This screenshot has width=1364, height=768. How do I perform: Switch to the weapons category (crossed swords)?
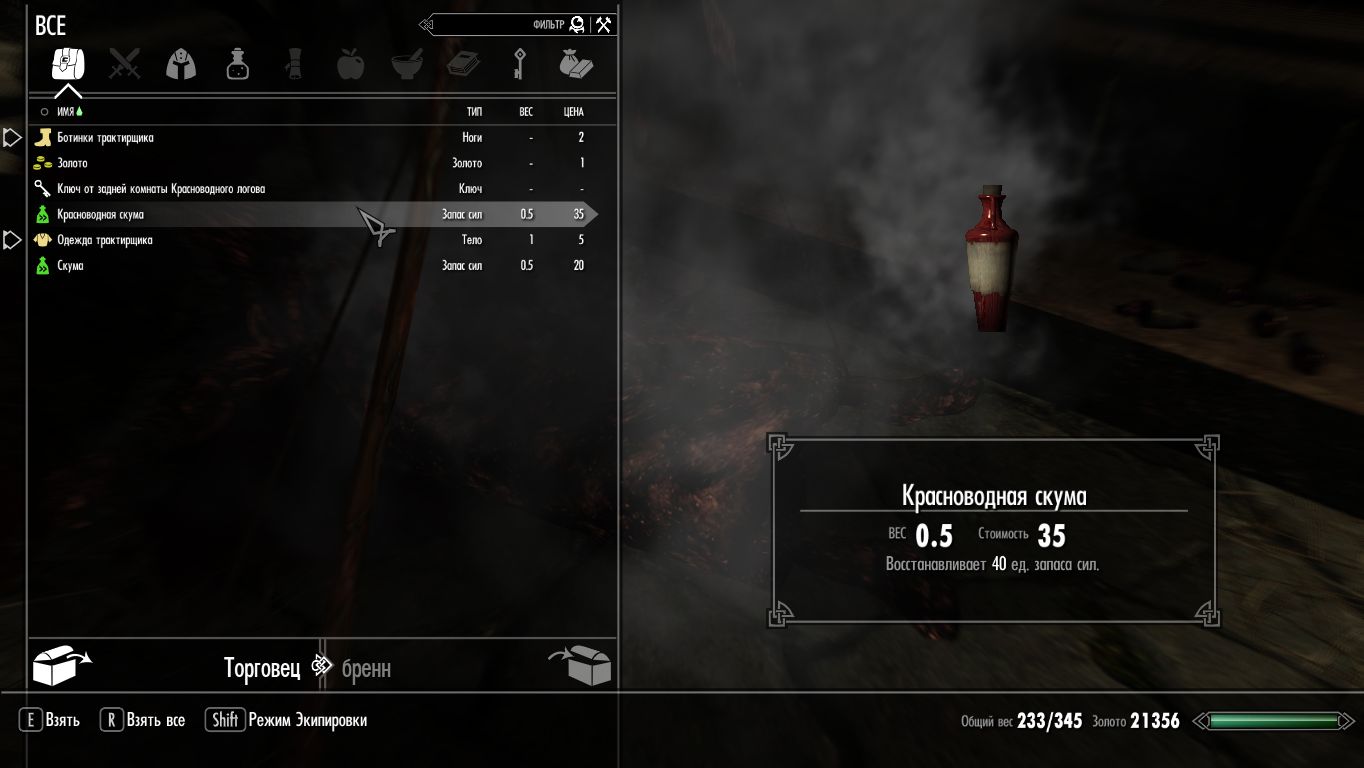[x=125, y=65]
